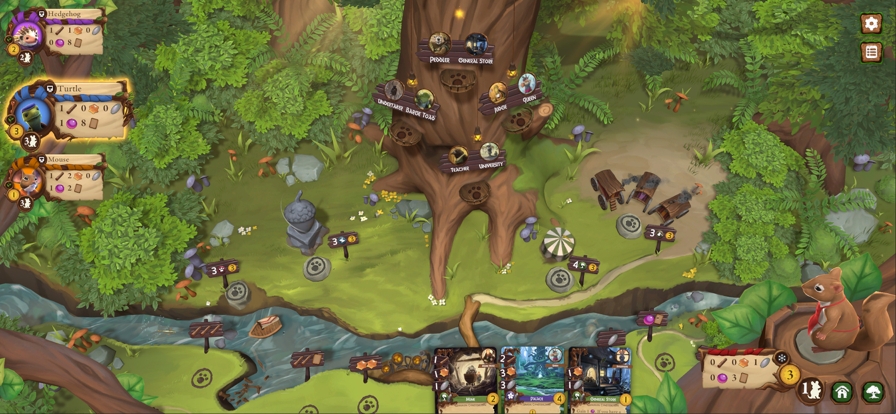Open the gear settings menu
The height and width of the screenshot is (414, 896).
coord(871,23)
